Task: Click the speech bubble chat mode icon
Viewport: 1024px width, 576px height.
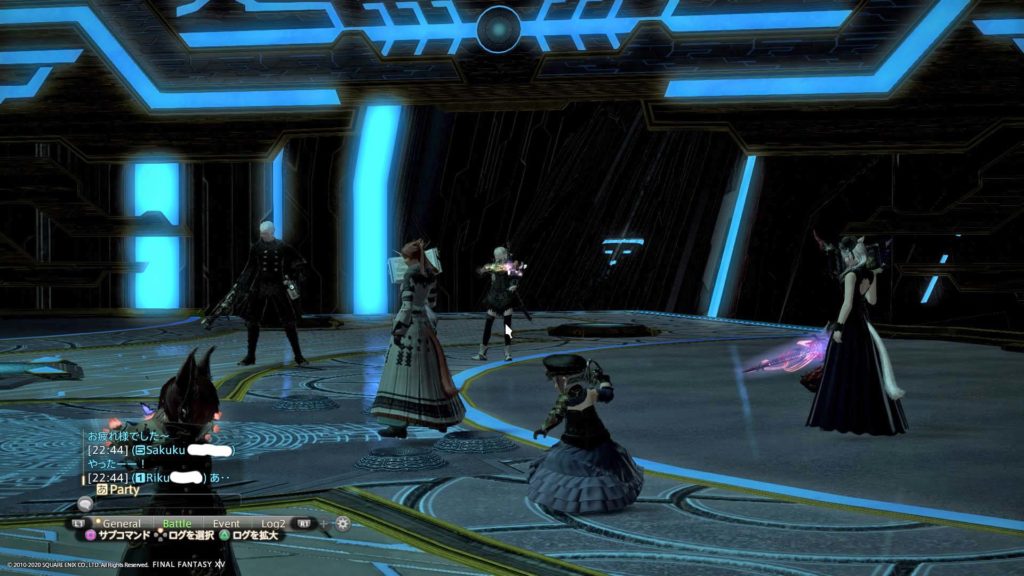Action: coord(86,505)
